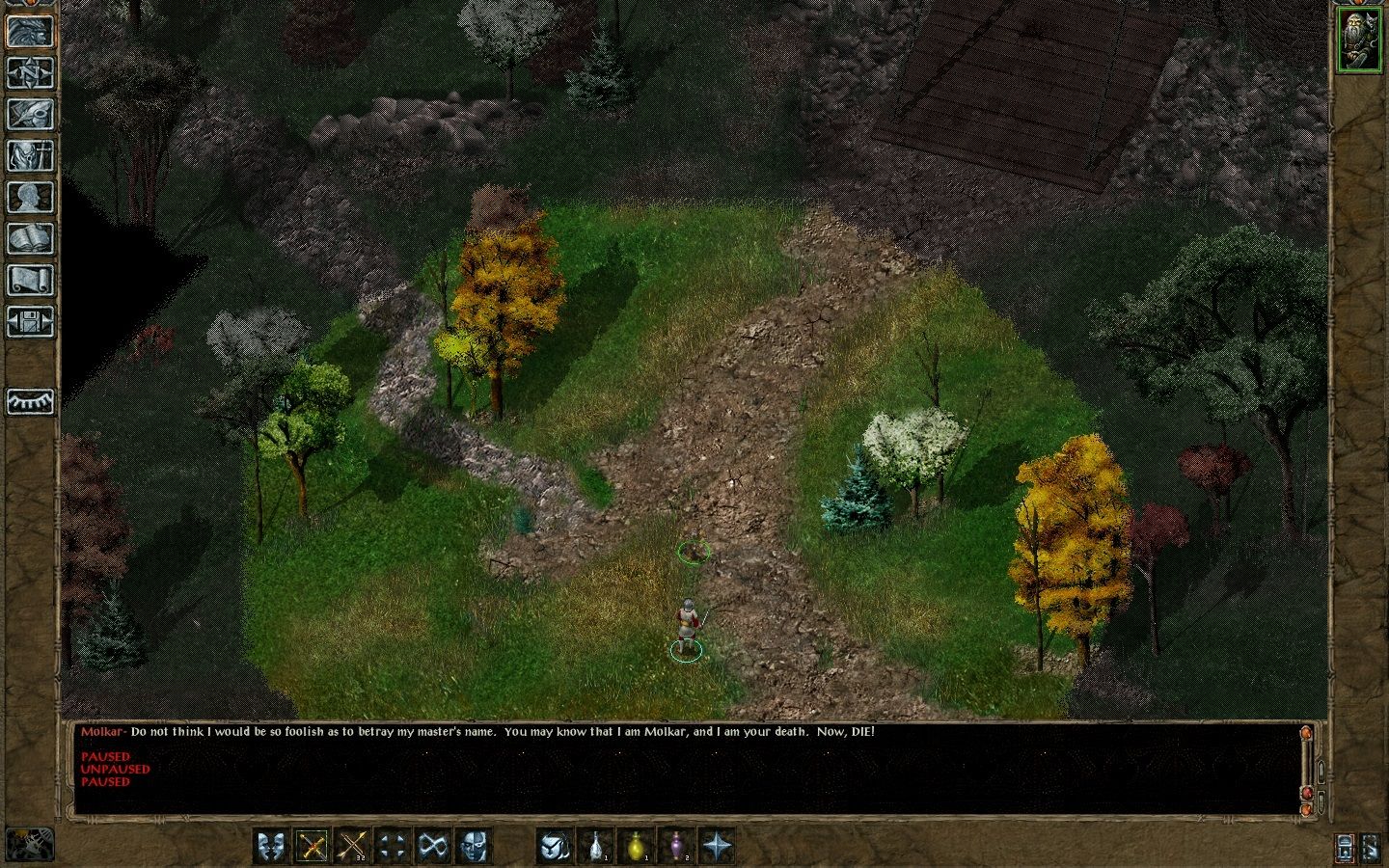The width and height of the screenshot is (1389, 868).
Task: Toggle party AI with the lantern icon
Action: coord(1347,848)
